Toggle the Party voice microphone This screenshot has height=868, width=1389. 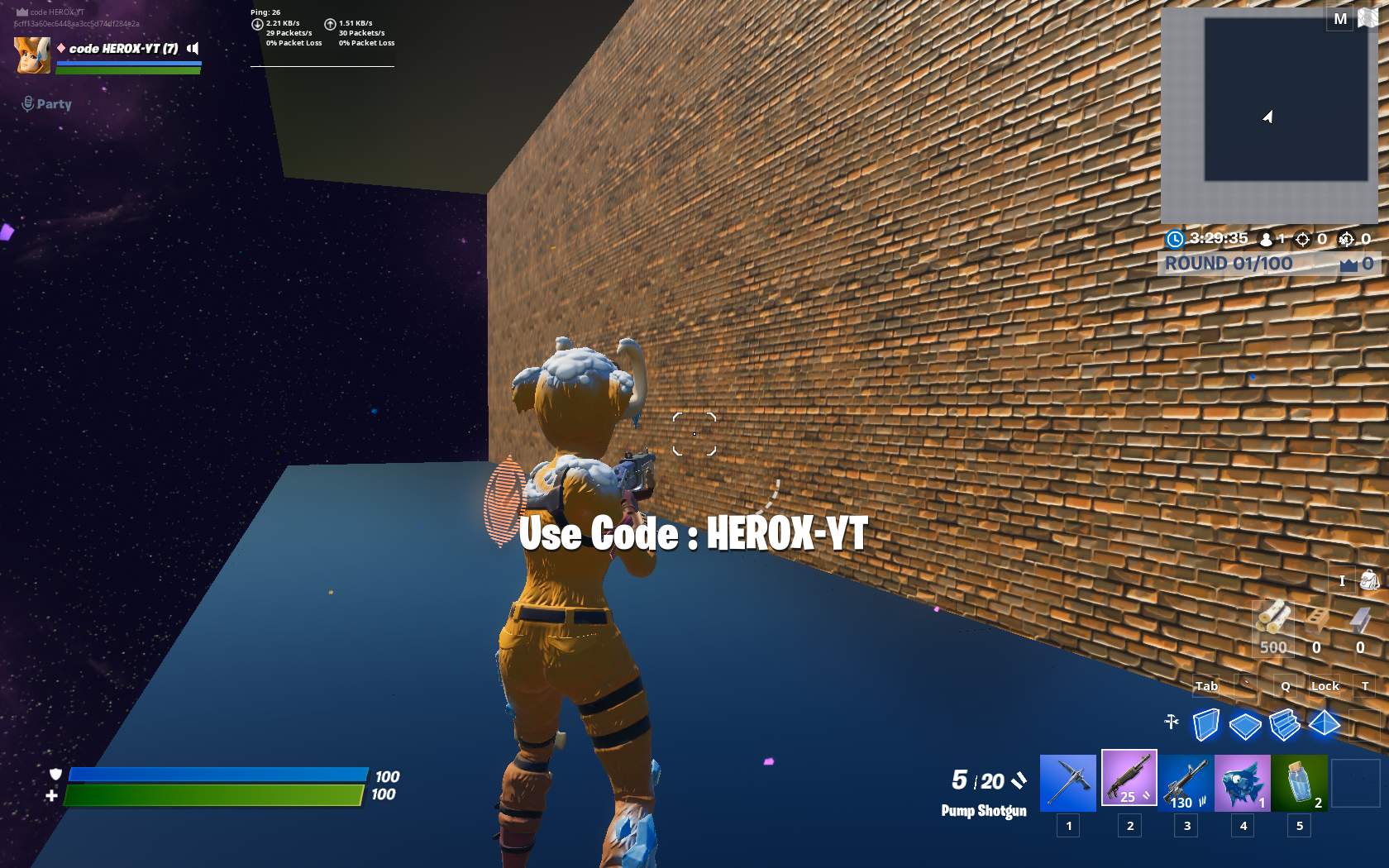tap(27, 103)
